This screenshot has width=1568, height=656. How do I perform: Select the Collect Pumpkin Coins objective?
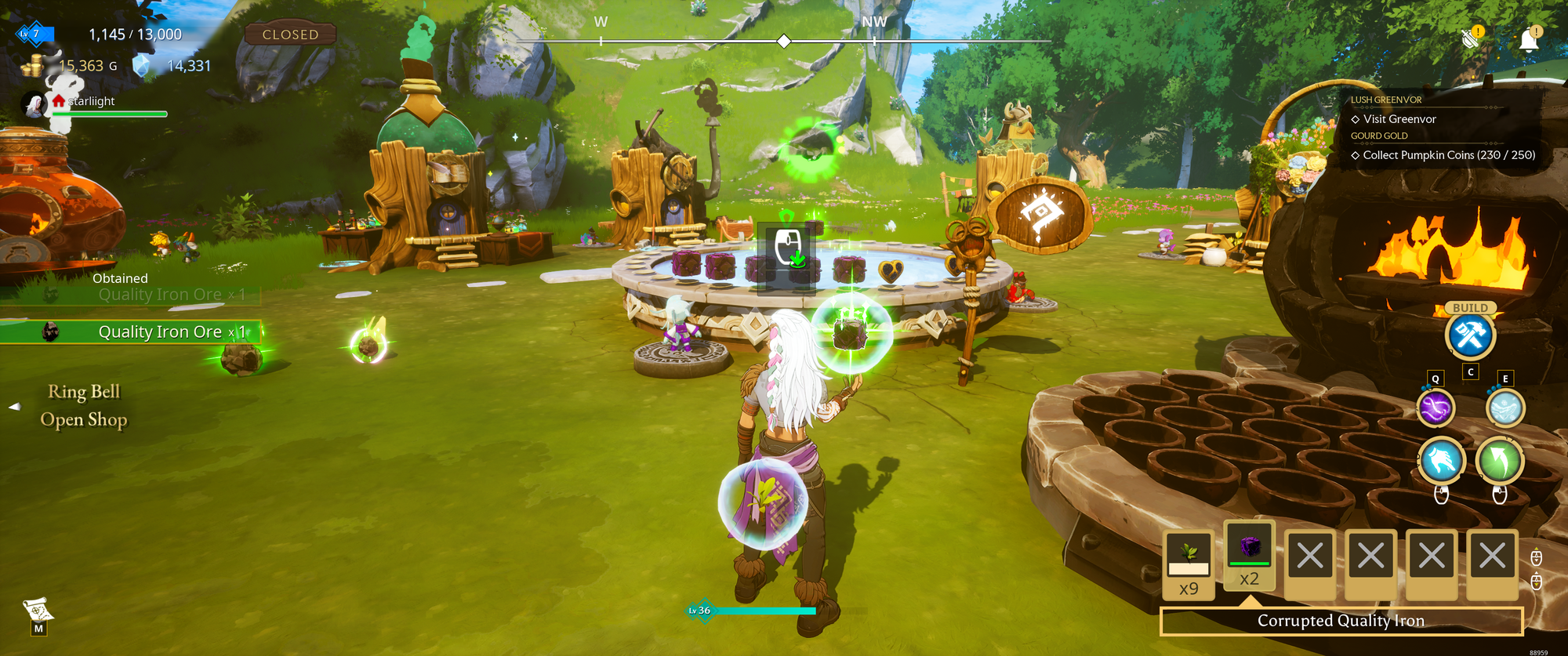(x=1448, y=155)
